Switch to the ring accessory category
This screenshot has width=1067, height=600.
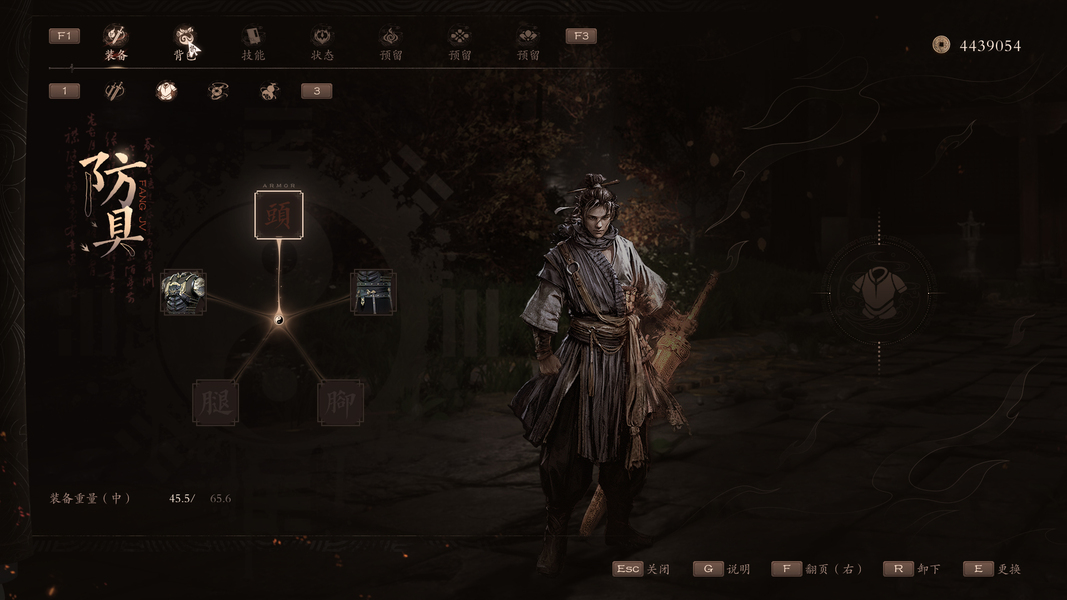[218, 92]
